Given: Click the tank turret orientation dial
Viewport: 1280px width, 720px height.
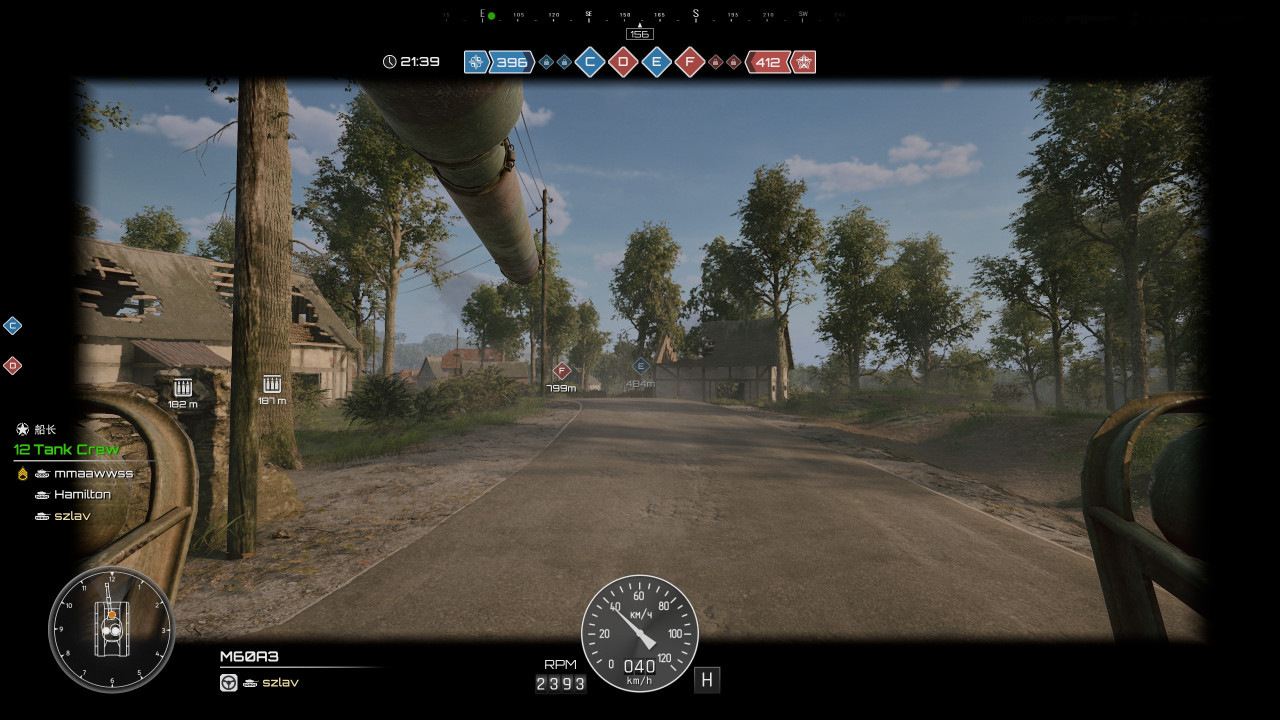Looking at the screenshot, I should [x=112, y=629].
